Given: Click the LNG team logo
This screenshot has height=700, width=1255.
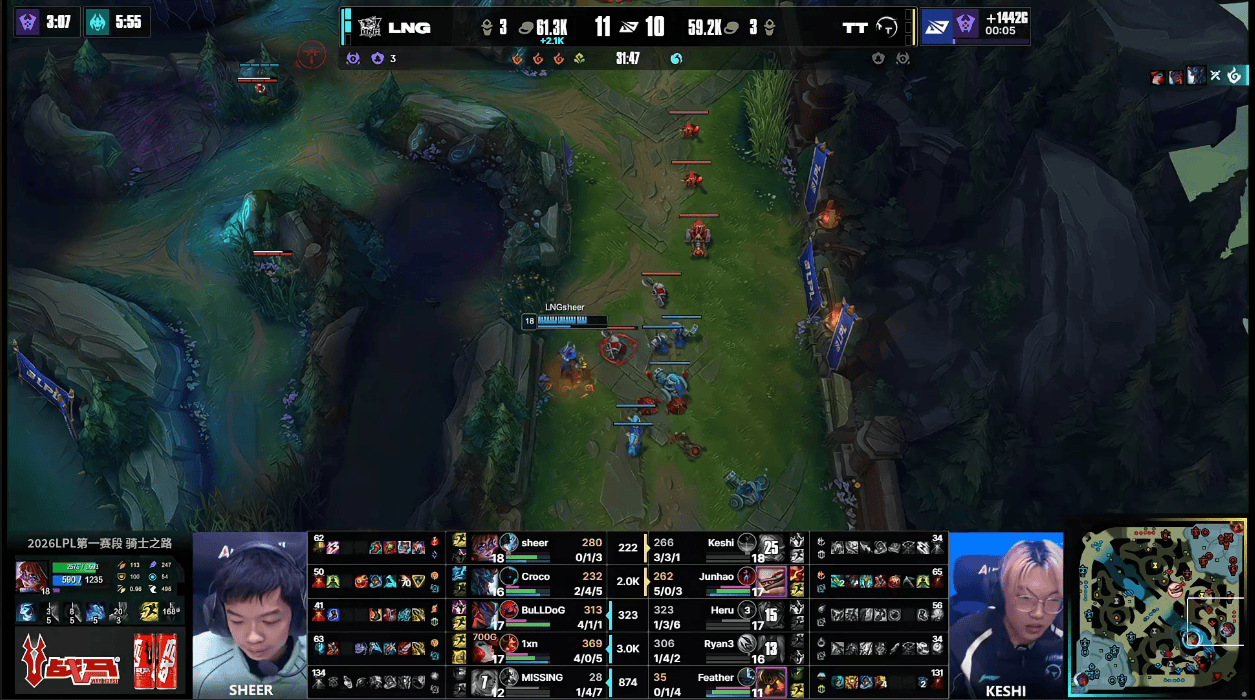Looking at the screenshot, I should [x=370, y=27].
